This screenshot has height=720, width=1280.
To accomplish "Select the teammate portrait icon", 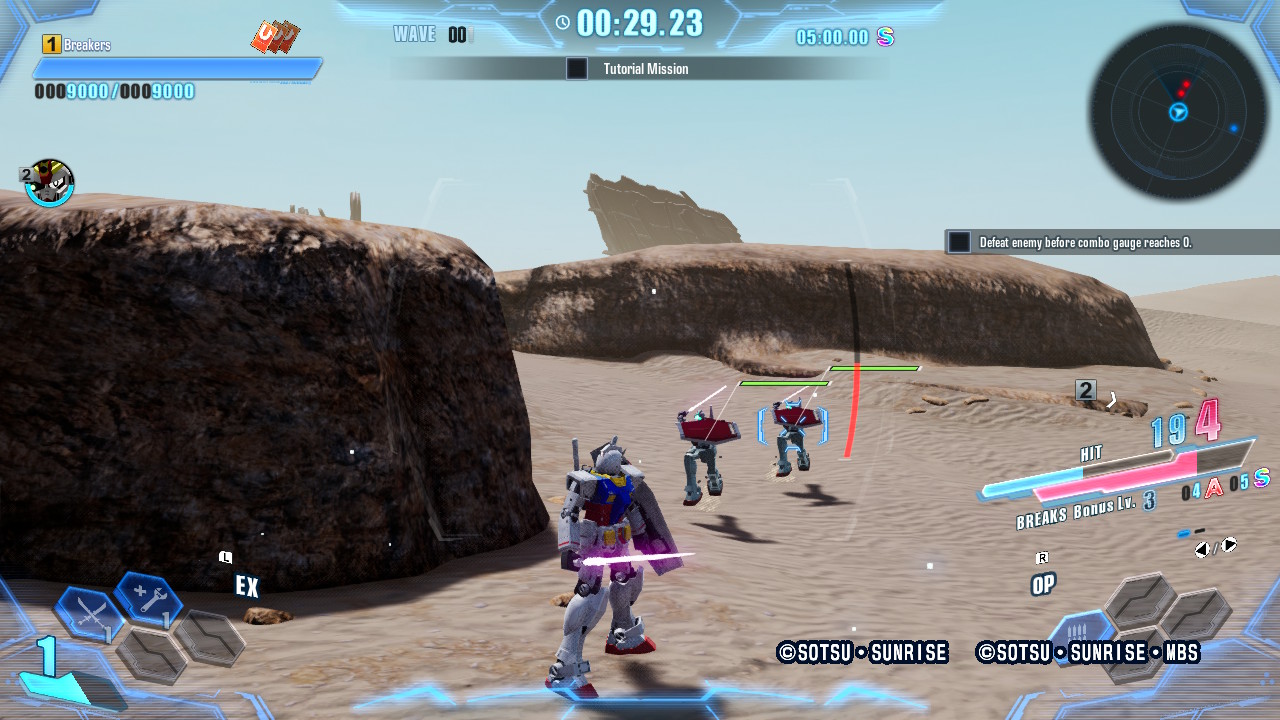I will tap(49, 183).
